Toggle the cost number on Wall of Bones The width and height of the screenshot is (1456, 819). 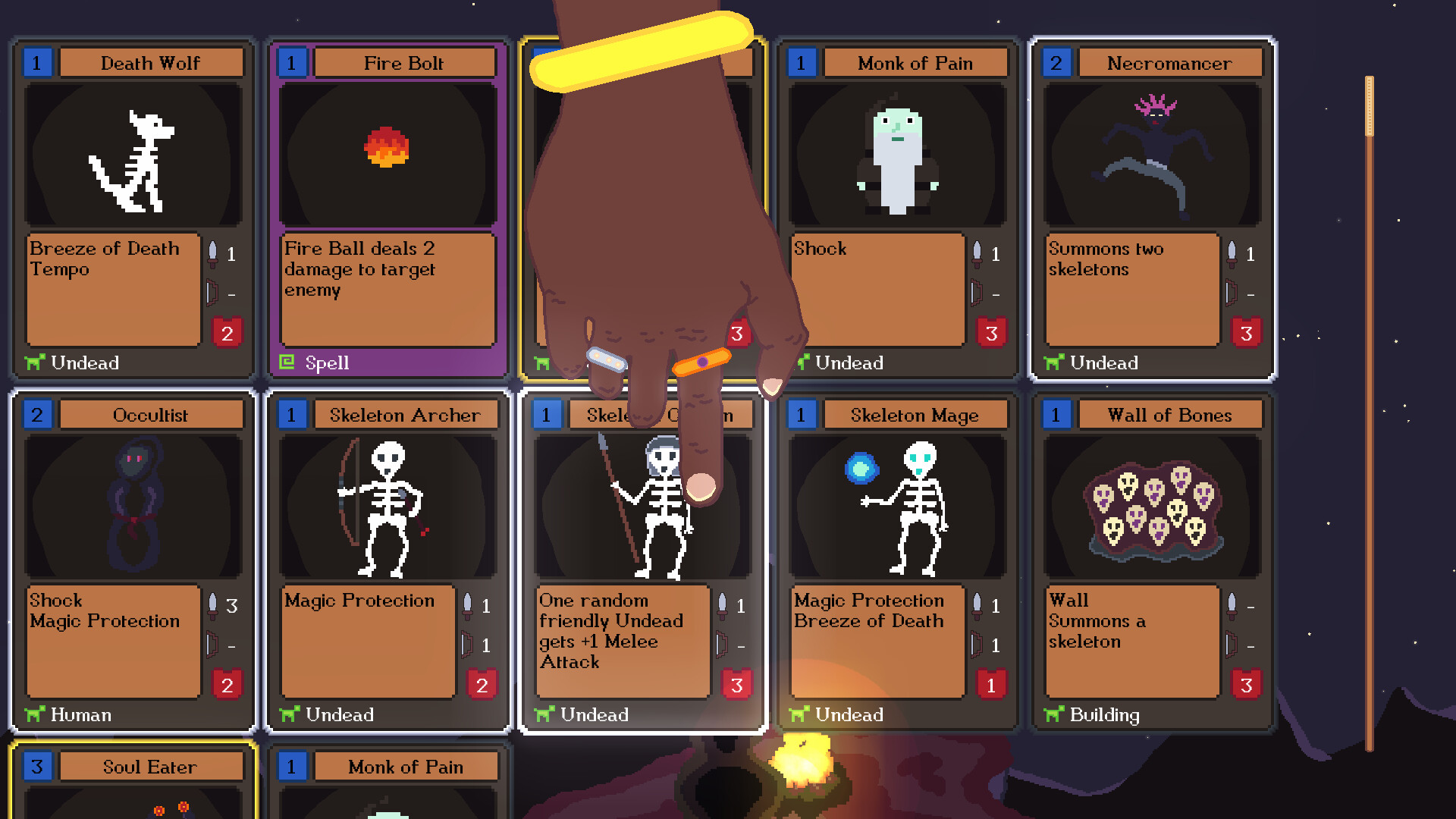coord(1056,415)
